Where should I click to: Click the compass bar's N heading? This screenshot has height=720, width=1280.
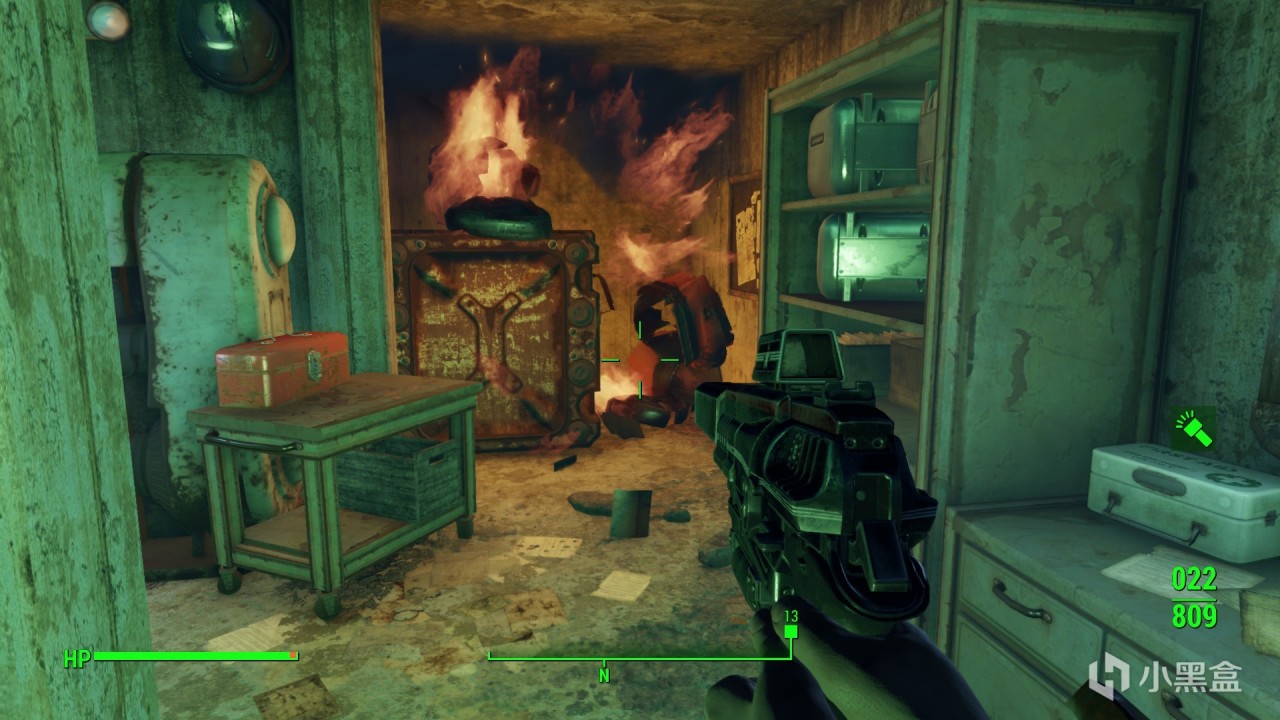[x=604, y=676]
